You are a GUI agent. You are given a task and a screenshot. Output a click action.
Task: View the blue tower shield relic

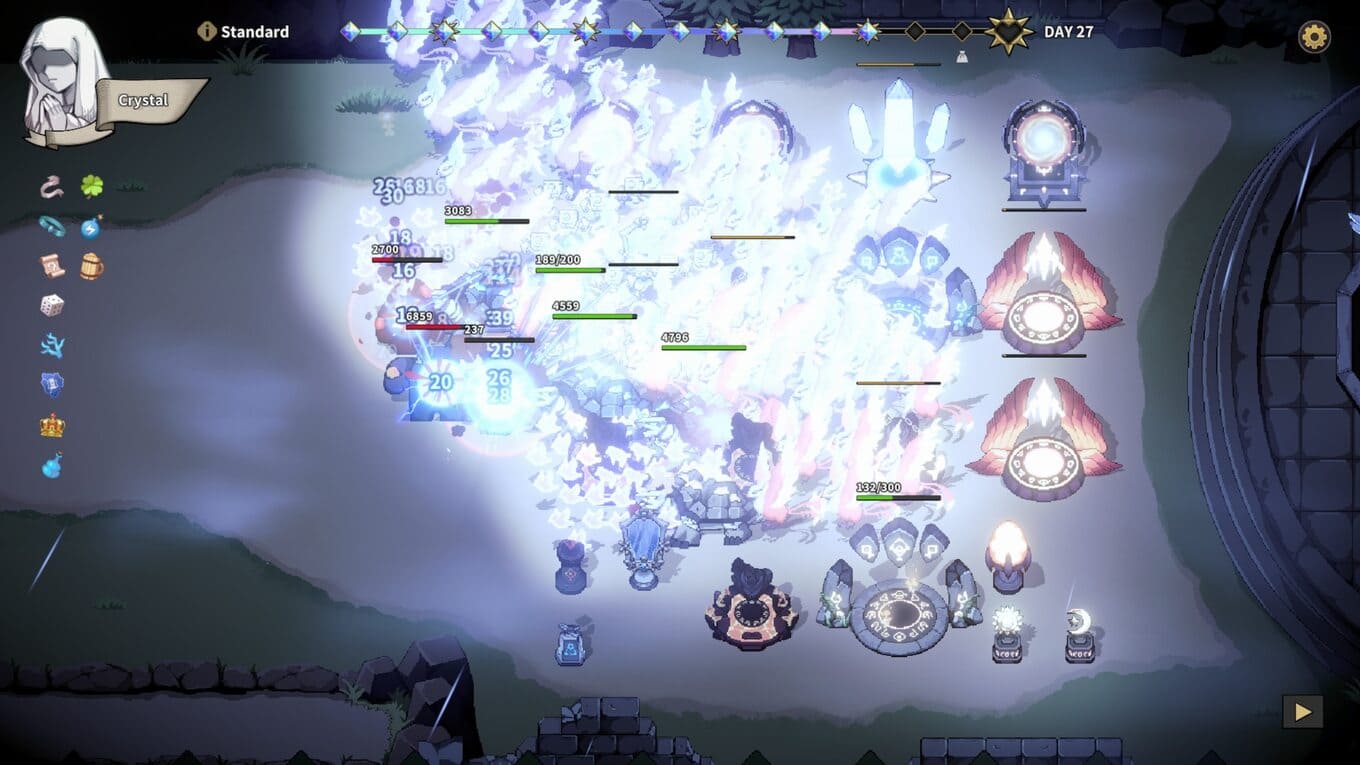point(52,385)
